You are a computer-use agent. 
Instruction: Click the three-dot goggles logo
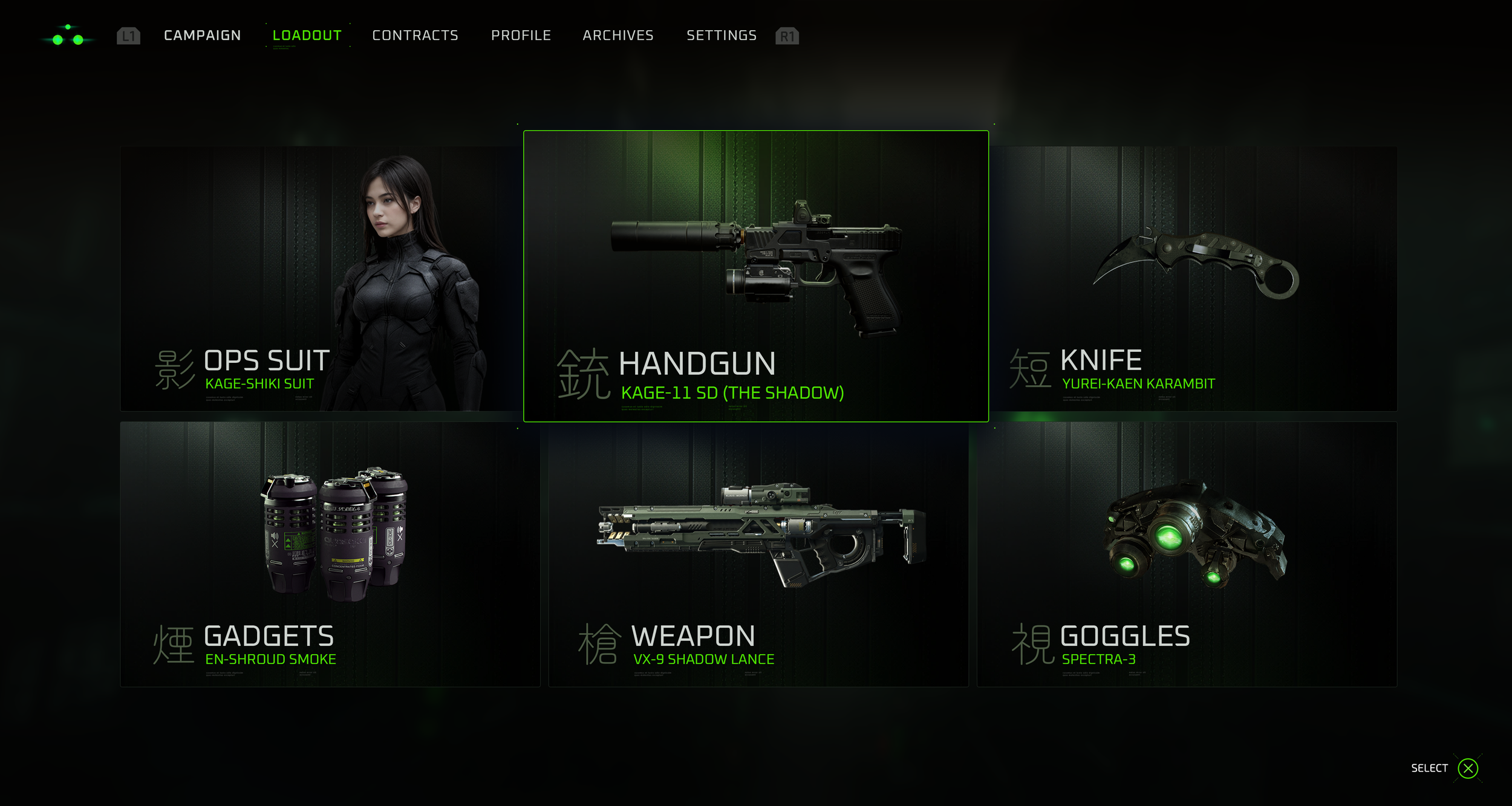coord(68,36)
